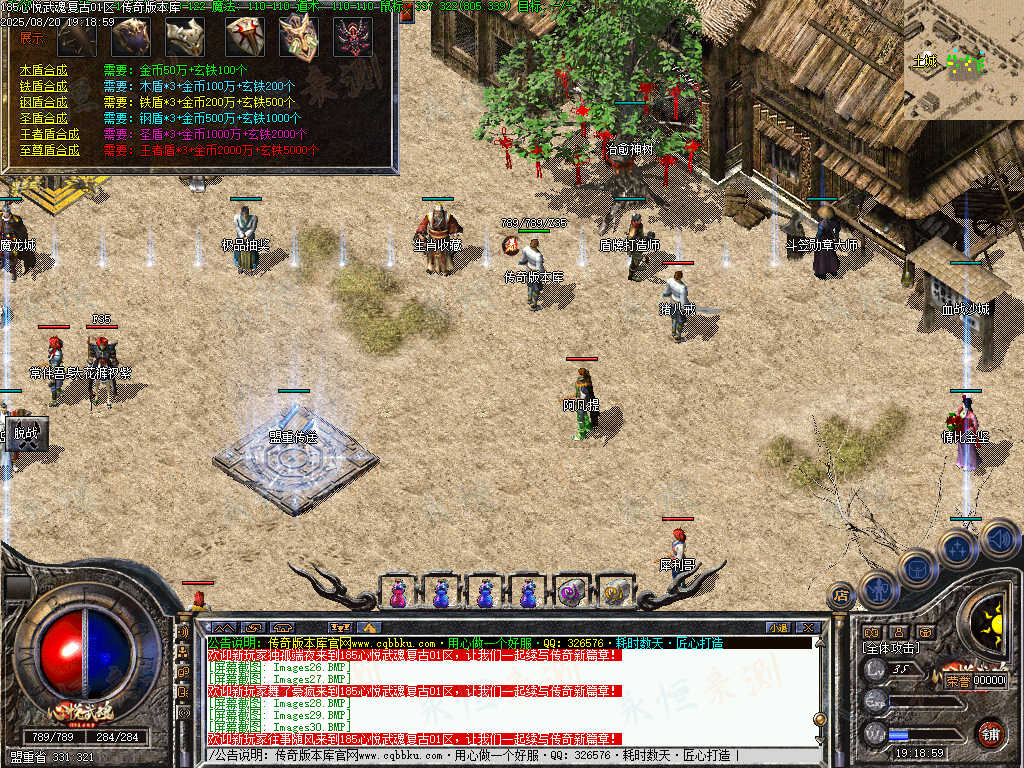Image resolution: width=1024 pixels, height=768 pixels.
Task: Open the 钢盾合成 synthesis link
Action: 43,102
